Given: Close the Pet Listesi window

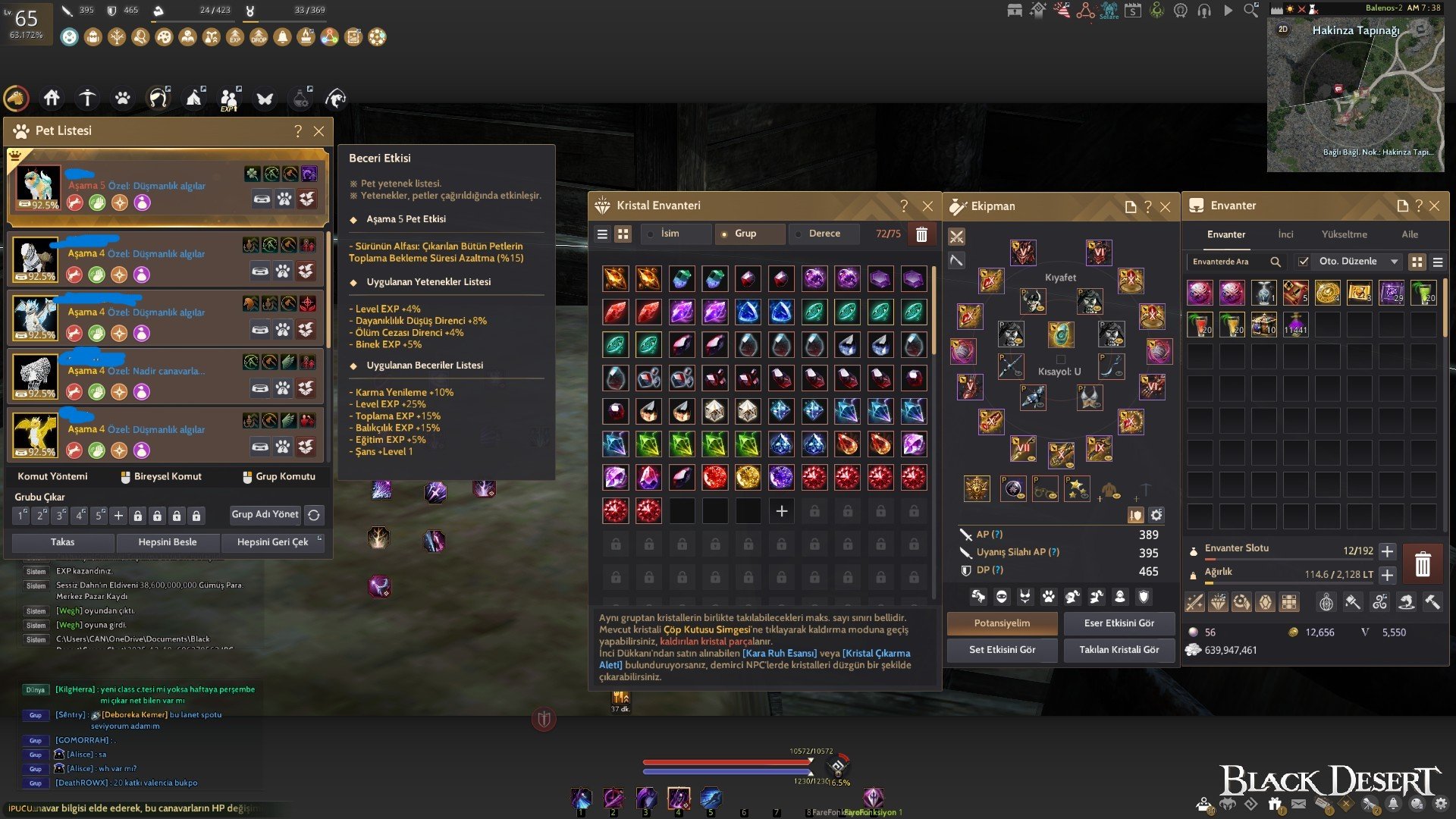Looking at the screenshot, I should (319, 131).
